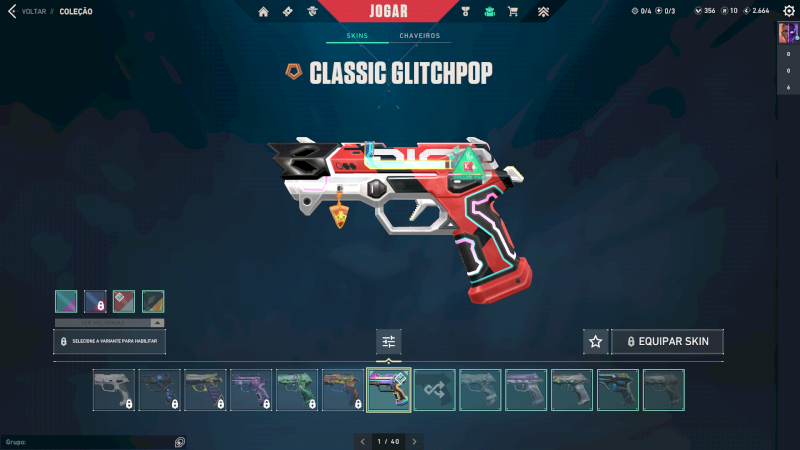Open the skin filter sliders button
Screen dimensions: 800x450
pyautogui.click(x=389, y=342)
